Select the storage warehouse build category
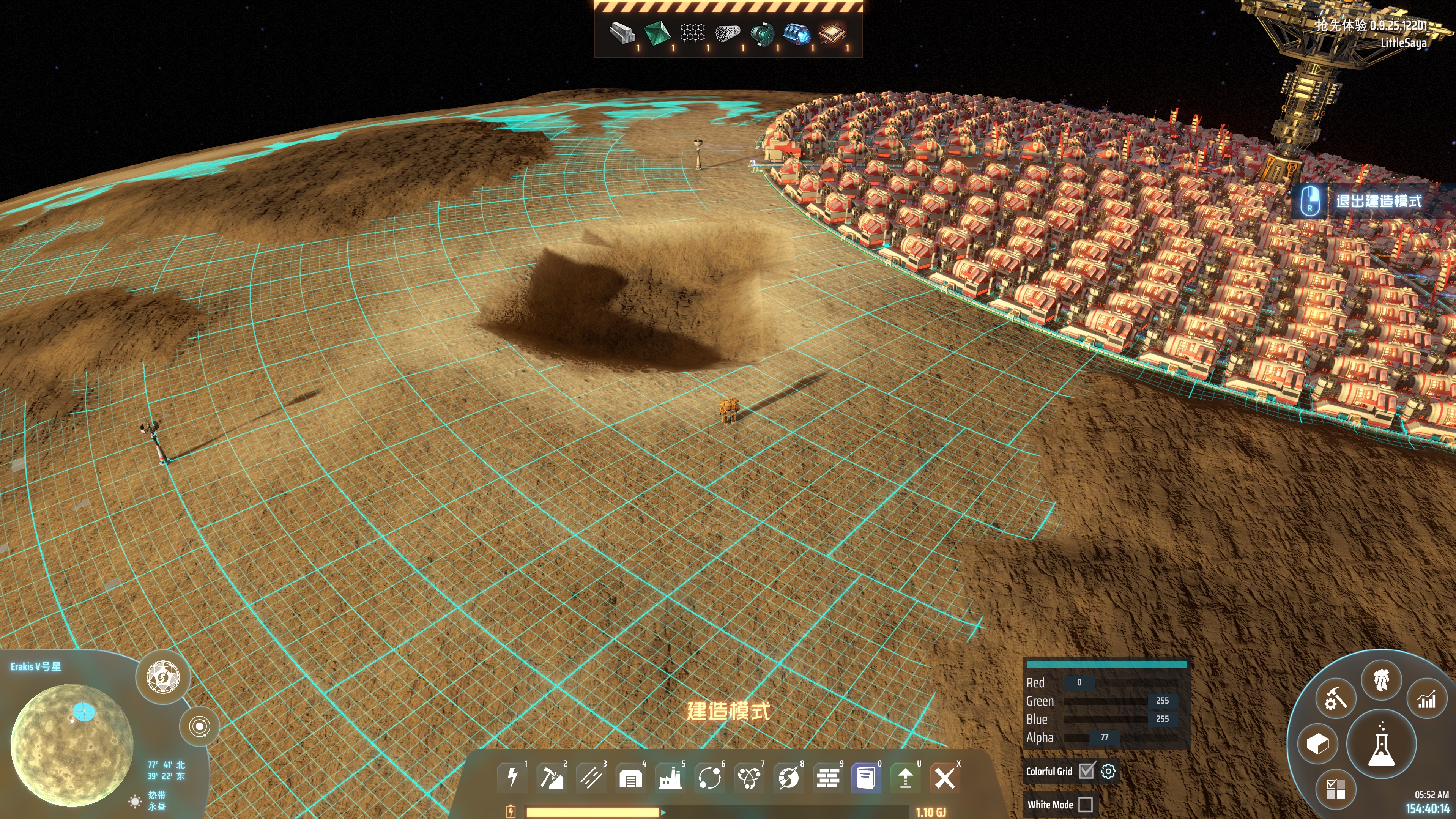1456x819 pixels. point(630,778)
